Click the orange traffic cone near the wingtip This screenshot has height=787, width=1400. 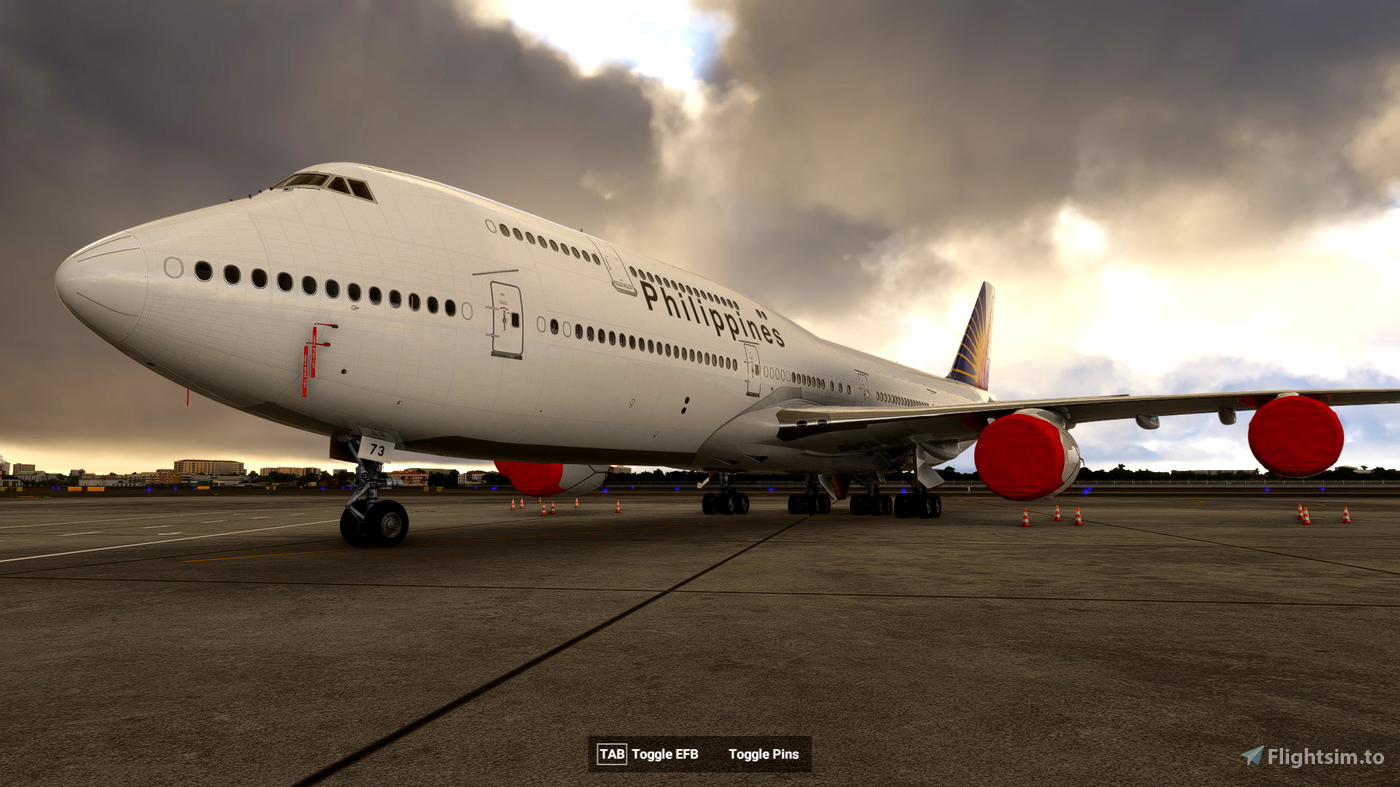[1300, 515]
